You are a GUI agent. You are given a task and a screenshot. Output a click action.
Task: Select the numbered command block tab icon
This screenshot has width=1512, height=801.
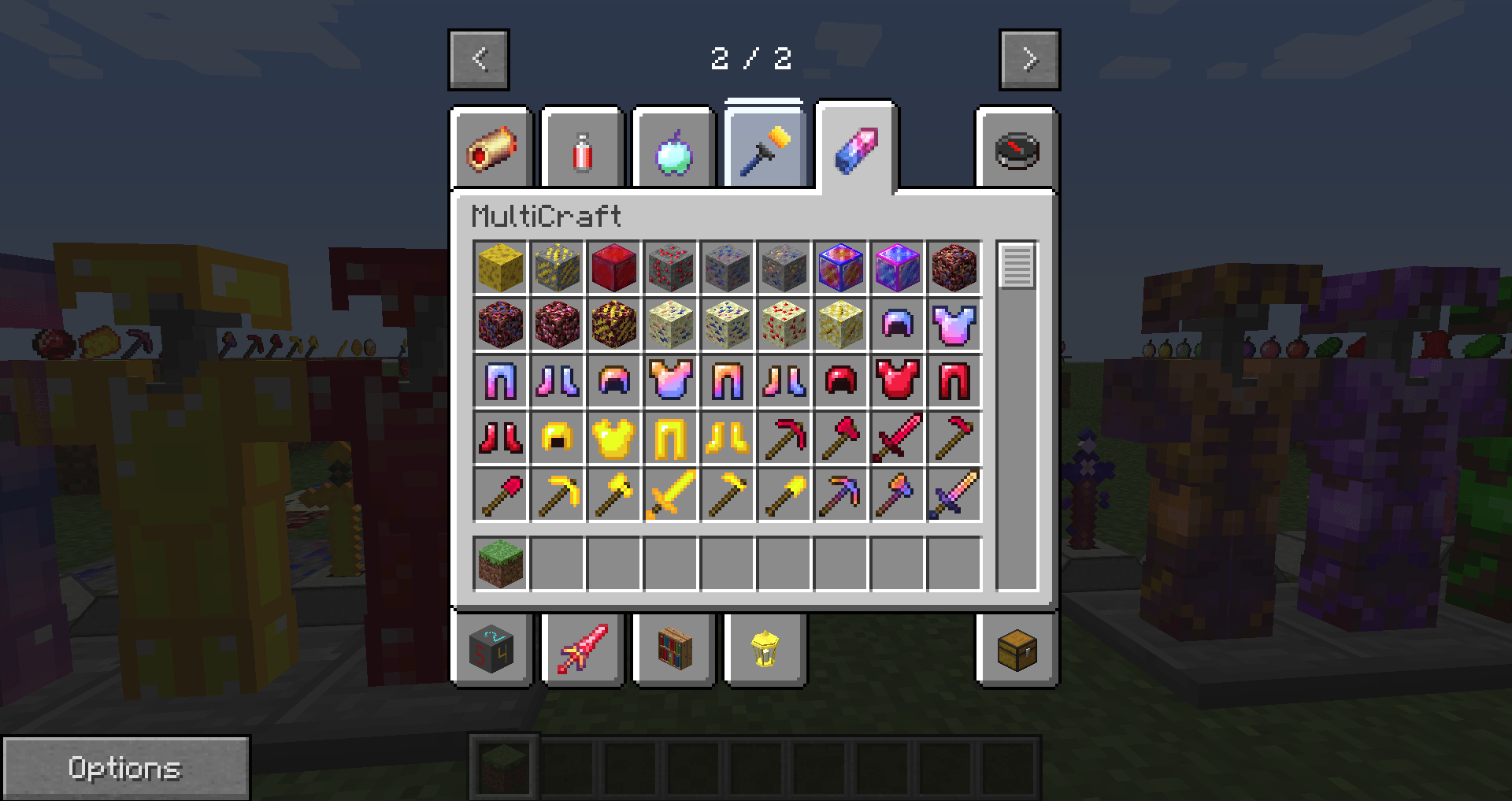pyautogui.click(x=492, y=651)
